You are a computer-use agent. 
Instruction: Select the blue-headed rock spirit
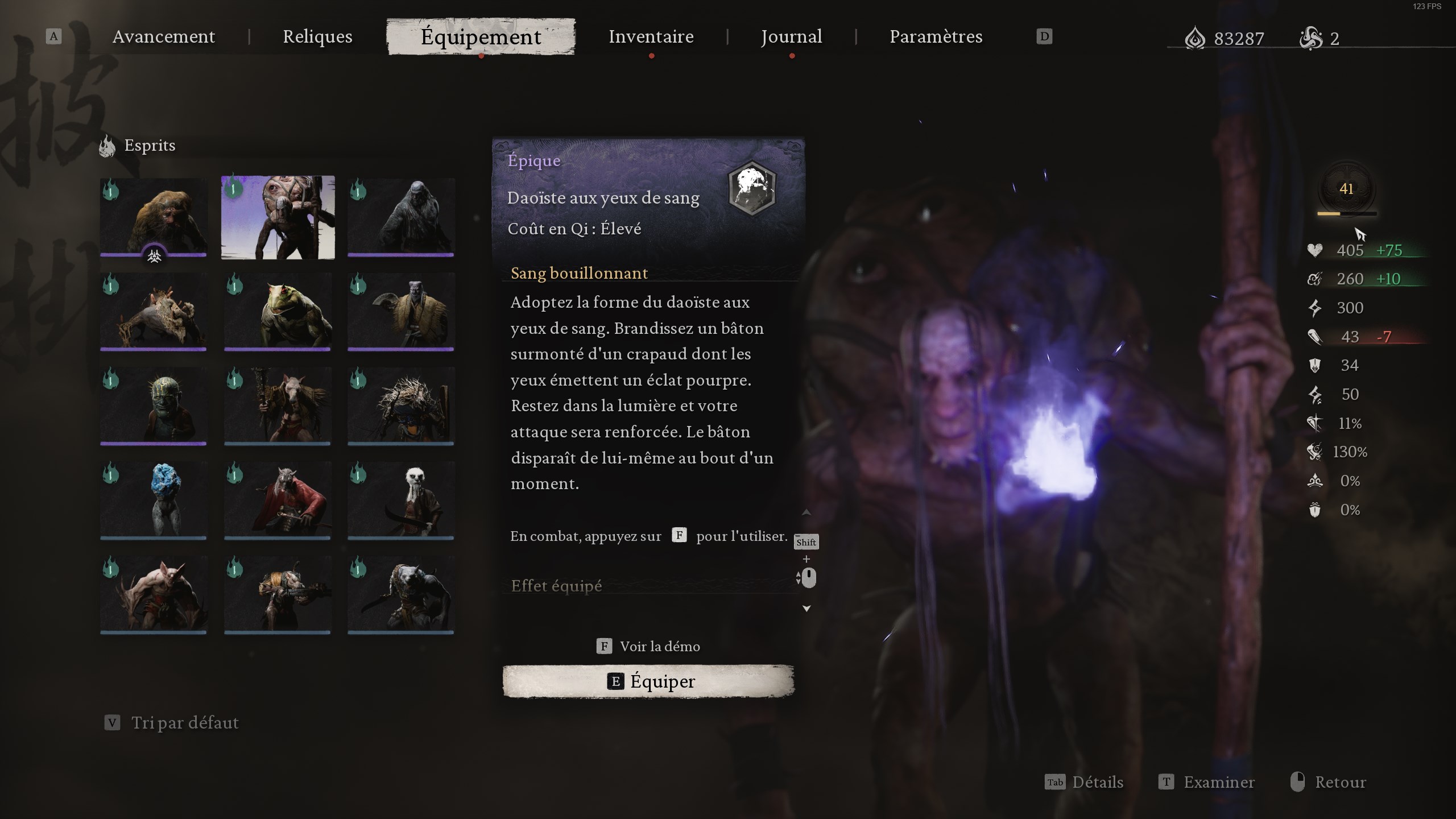(154, 500)
